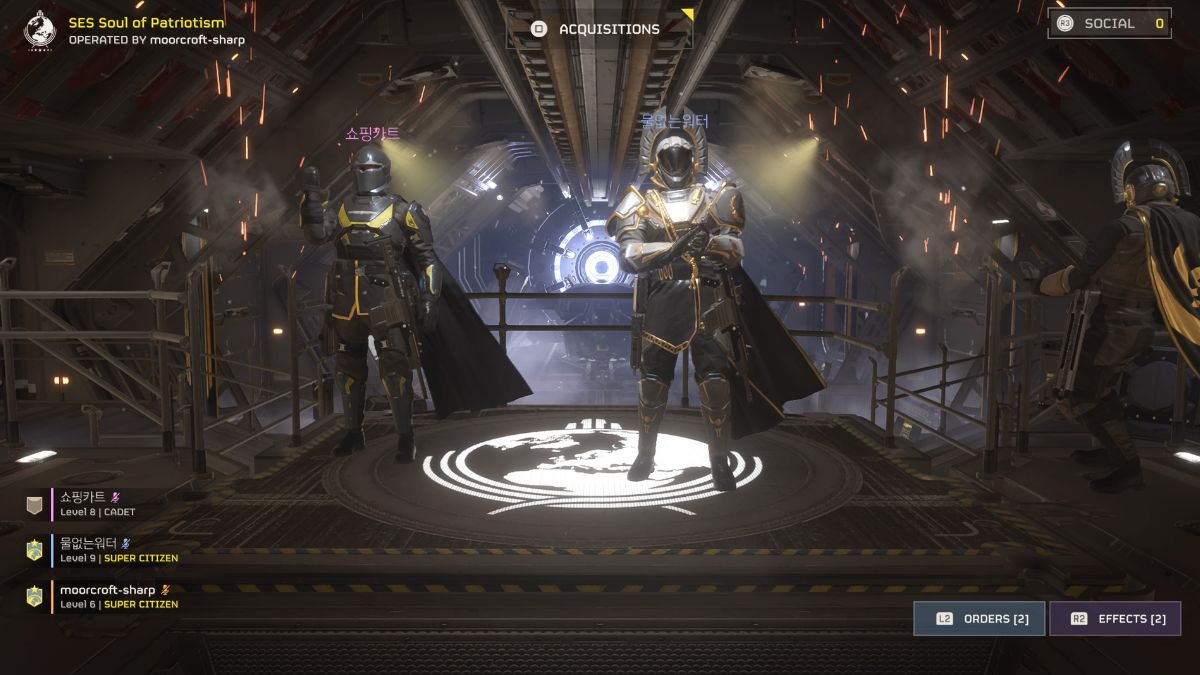Show the active Effects

pos(1115,619)
